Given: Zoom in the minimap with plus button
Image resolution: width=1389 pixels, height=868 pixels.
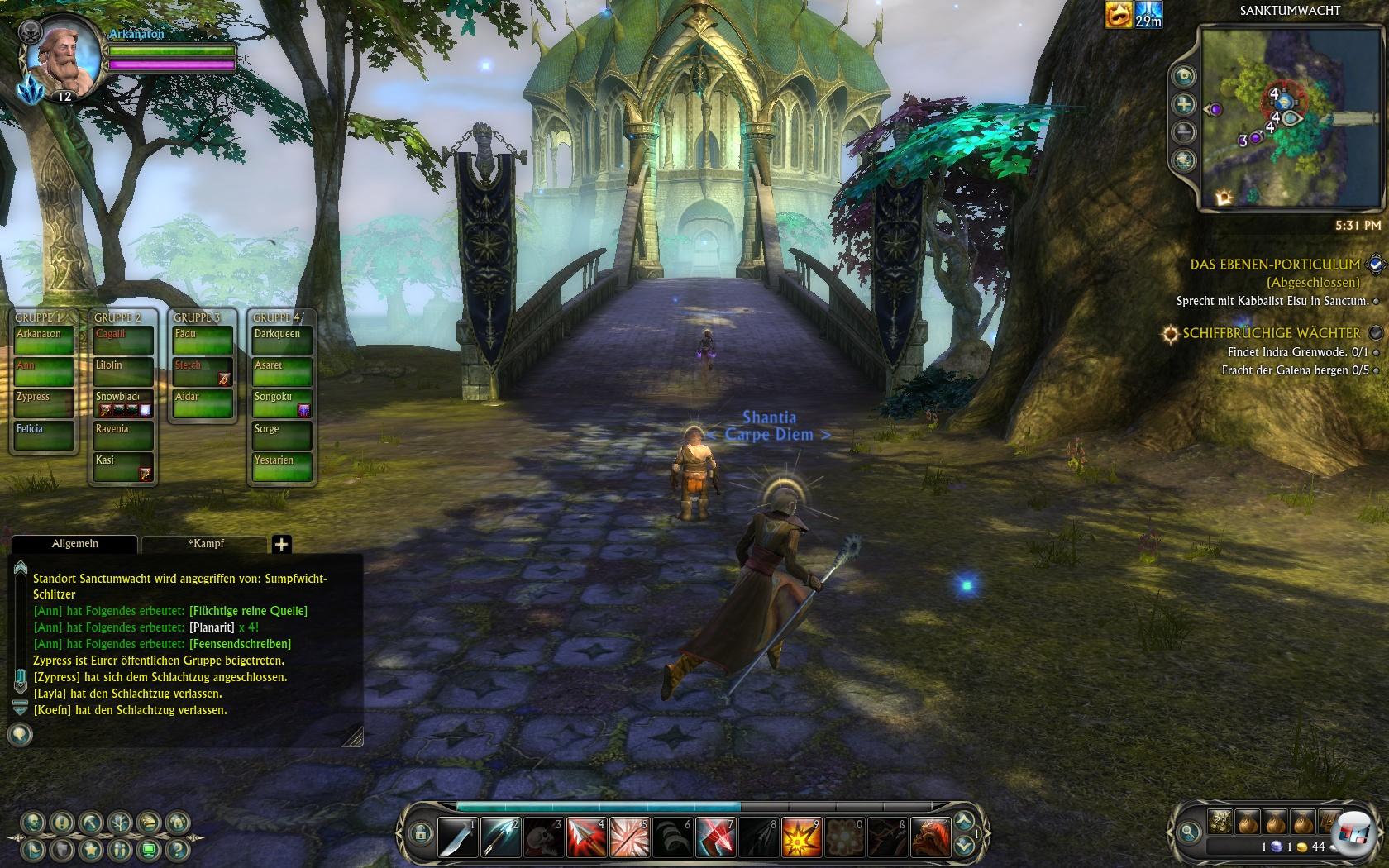Looking at the screenshot, I should [x=1185, y=104].
